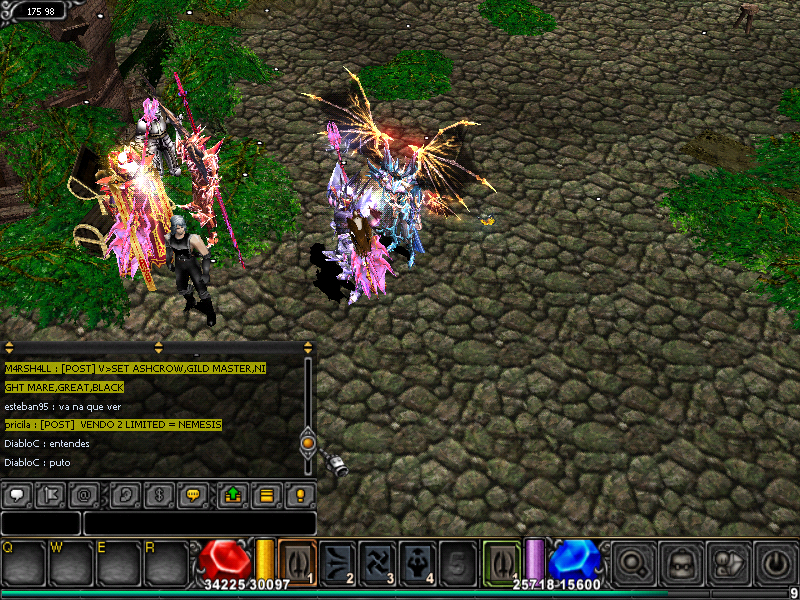Activate the skill in slot 2
800x600 pixels.
pos(338,560)
